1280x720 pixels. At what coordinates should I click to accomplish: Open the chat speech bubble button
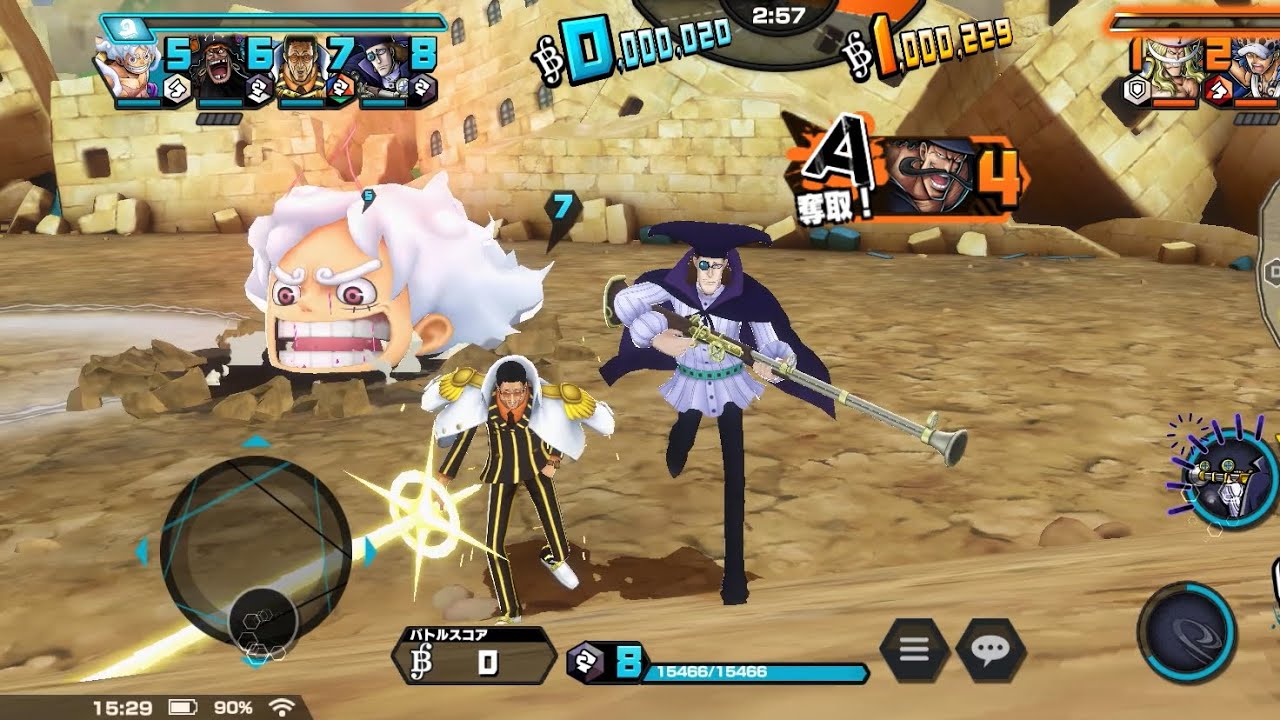click(990, 651)
